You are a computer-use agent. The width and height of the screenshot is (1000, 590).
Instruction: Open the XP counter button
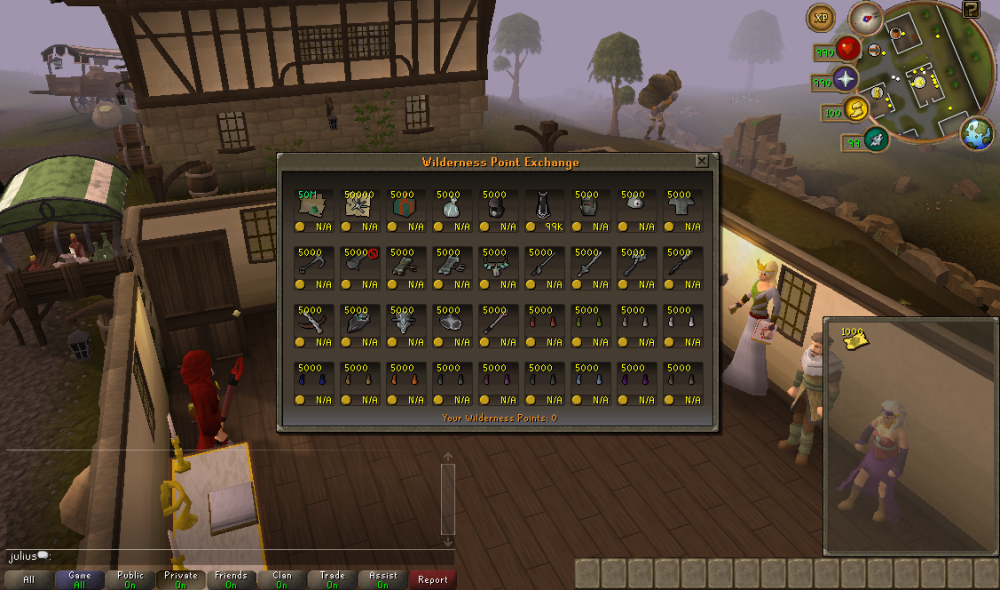point(823,17)
